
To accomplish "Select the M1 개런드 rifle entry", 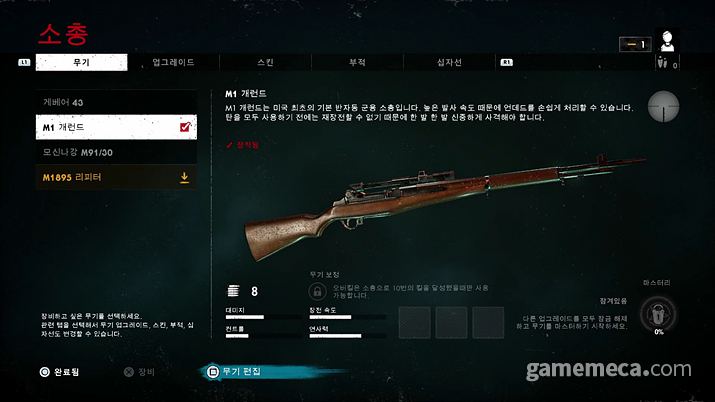I will click(115, 127).
